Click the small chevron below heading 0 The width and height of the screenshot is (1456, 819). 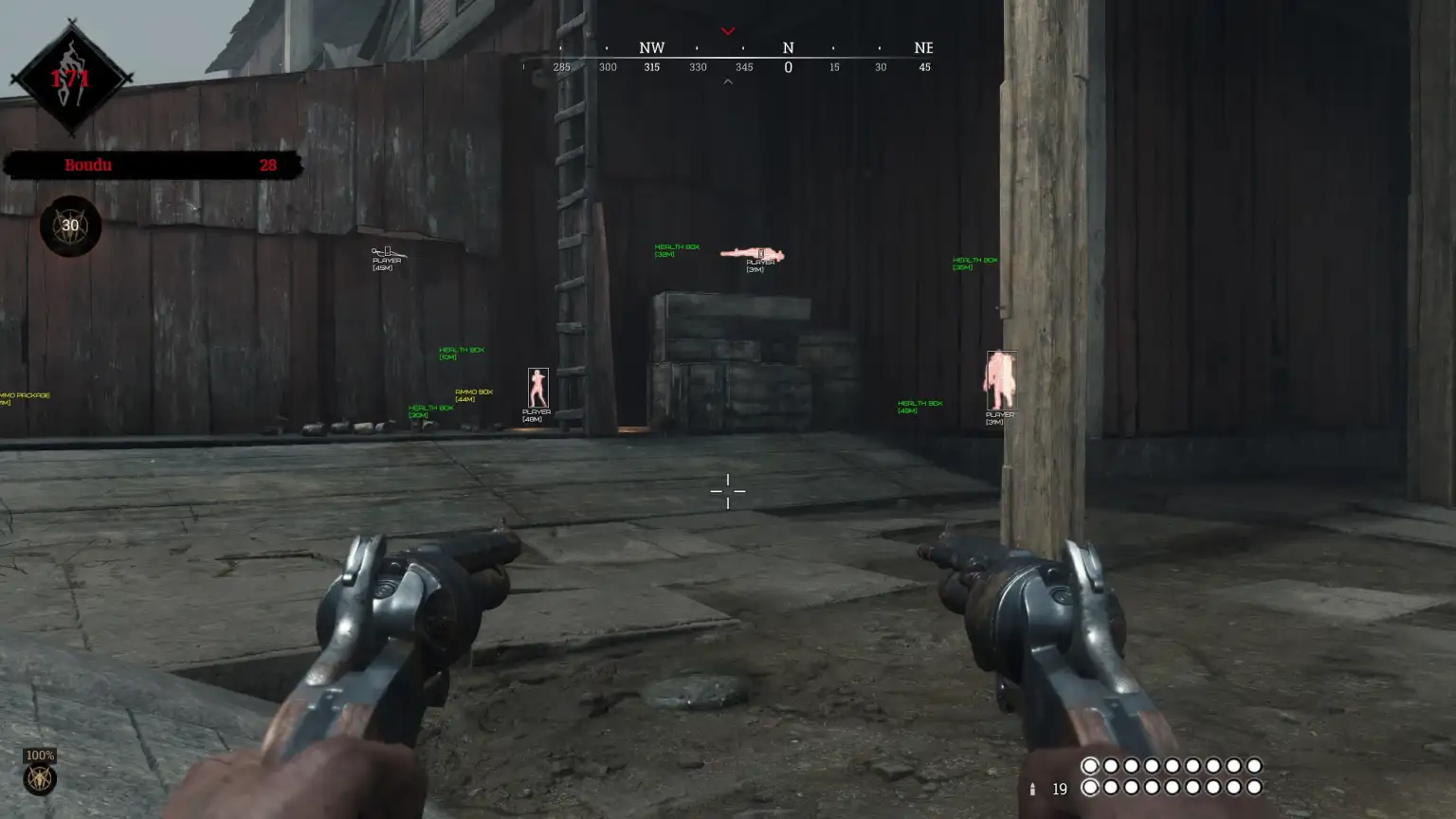point(728,82)
